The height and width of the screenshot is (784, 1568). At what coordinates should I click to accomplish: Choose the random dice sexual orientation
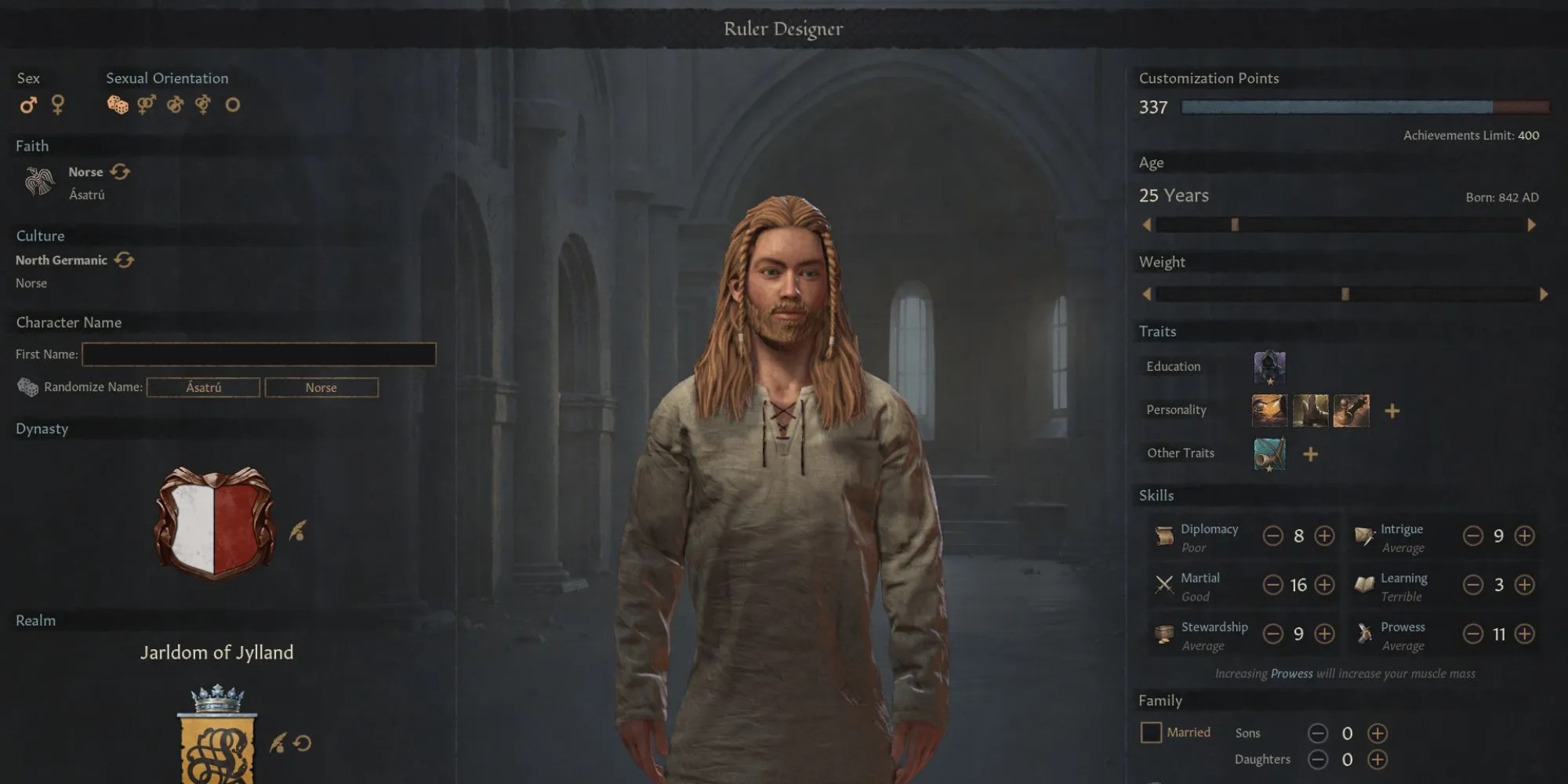coord(118,104)
